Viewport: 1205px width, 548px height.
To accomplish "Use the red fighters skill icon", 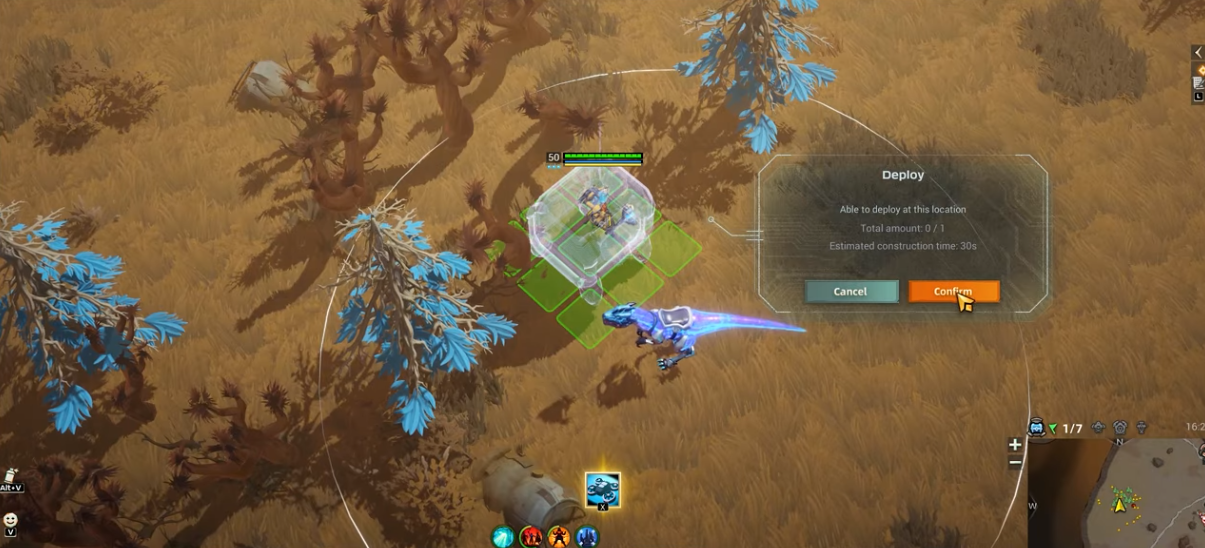I will pos(531,538).
